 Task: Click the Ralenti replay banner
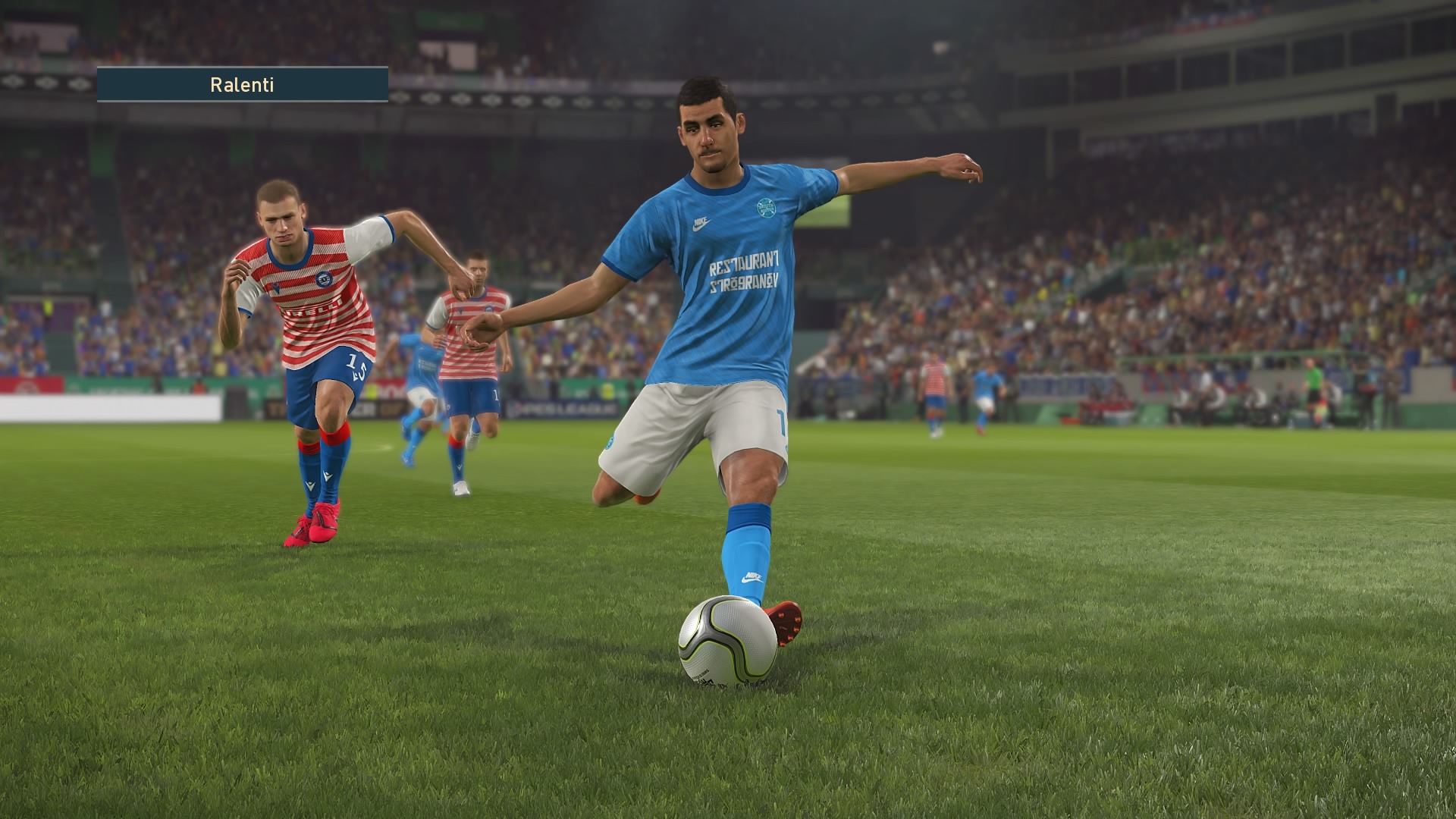(x=242, y=84)
